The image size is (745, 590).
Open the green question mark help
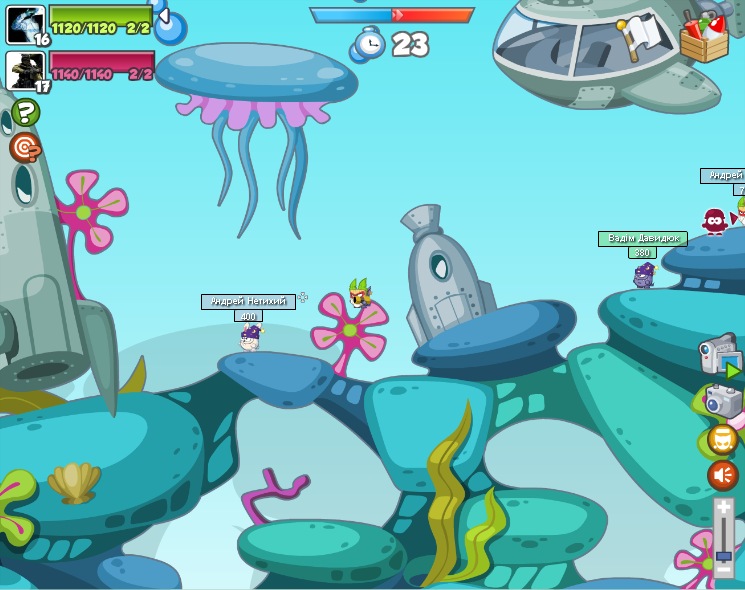point(26,112)
